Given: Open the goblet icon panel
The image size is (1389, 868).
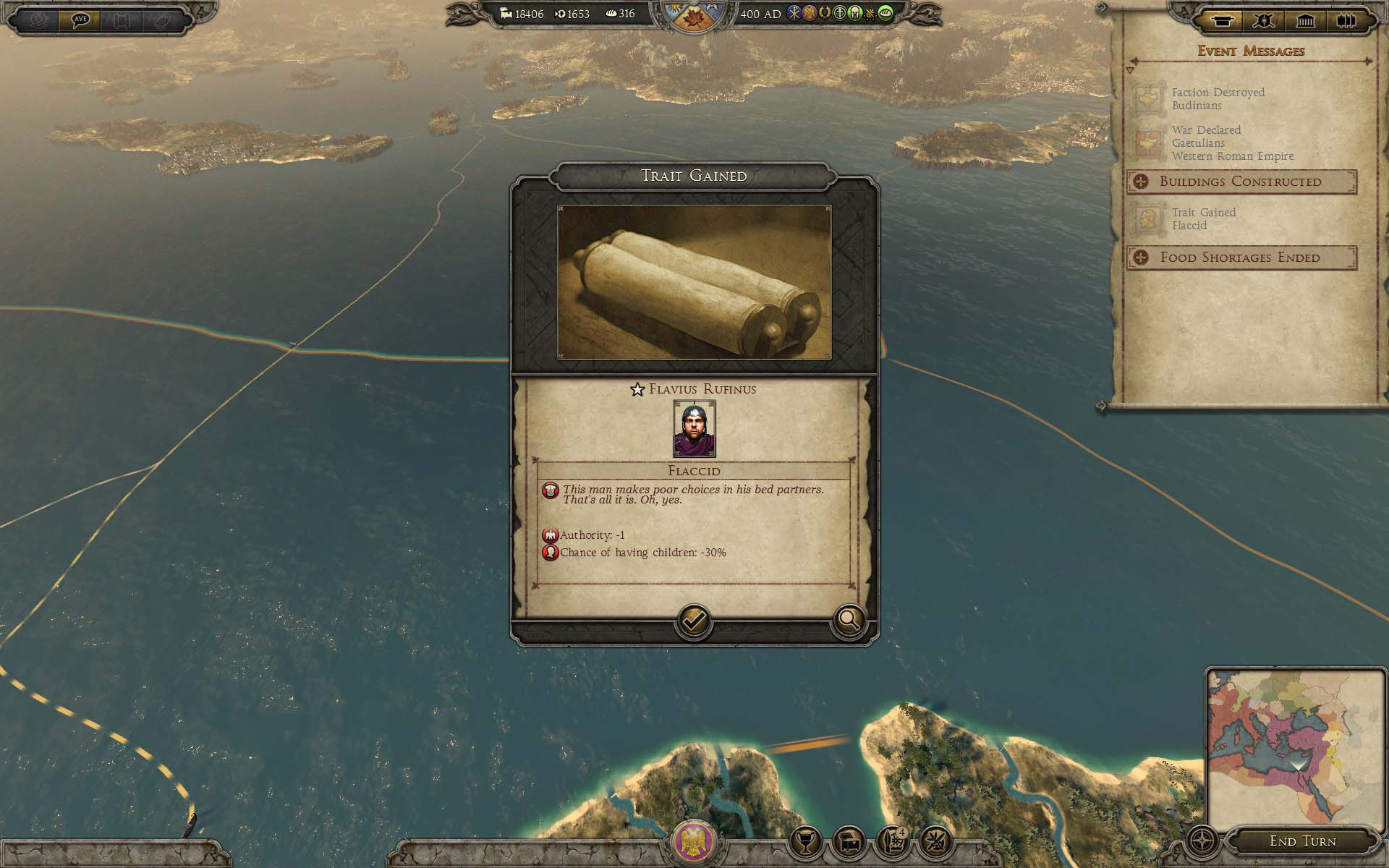Looking at the screenshot, I should coord(805,841).
